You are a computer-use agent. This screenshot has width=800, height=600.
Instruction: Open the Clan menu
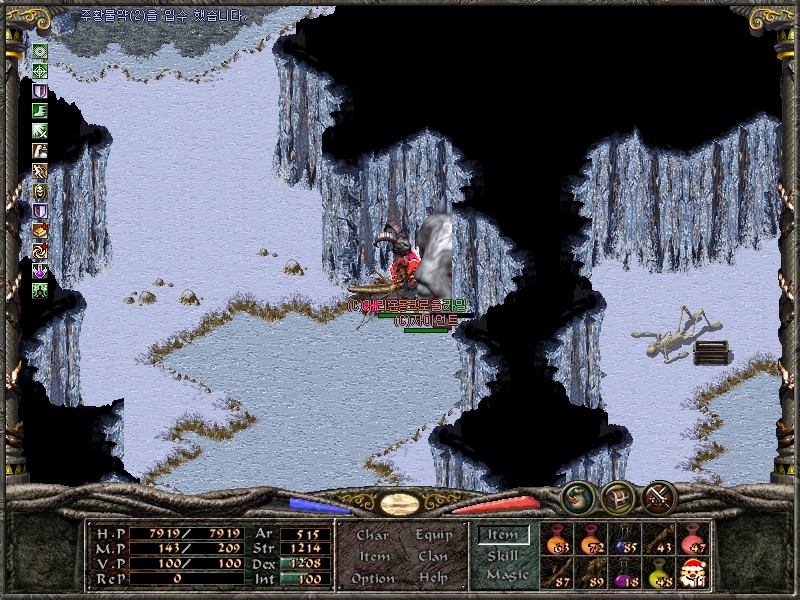coord(432,556)
